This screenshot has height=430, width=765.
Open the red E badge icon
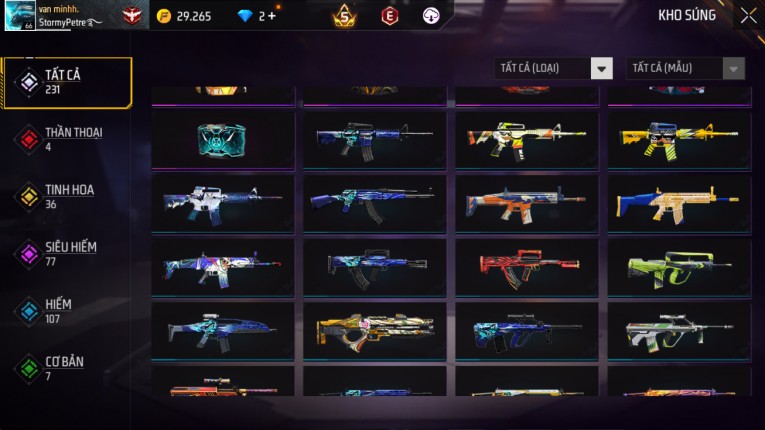tap(389, 16)
